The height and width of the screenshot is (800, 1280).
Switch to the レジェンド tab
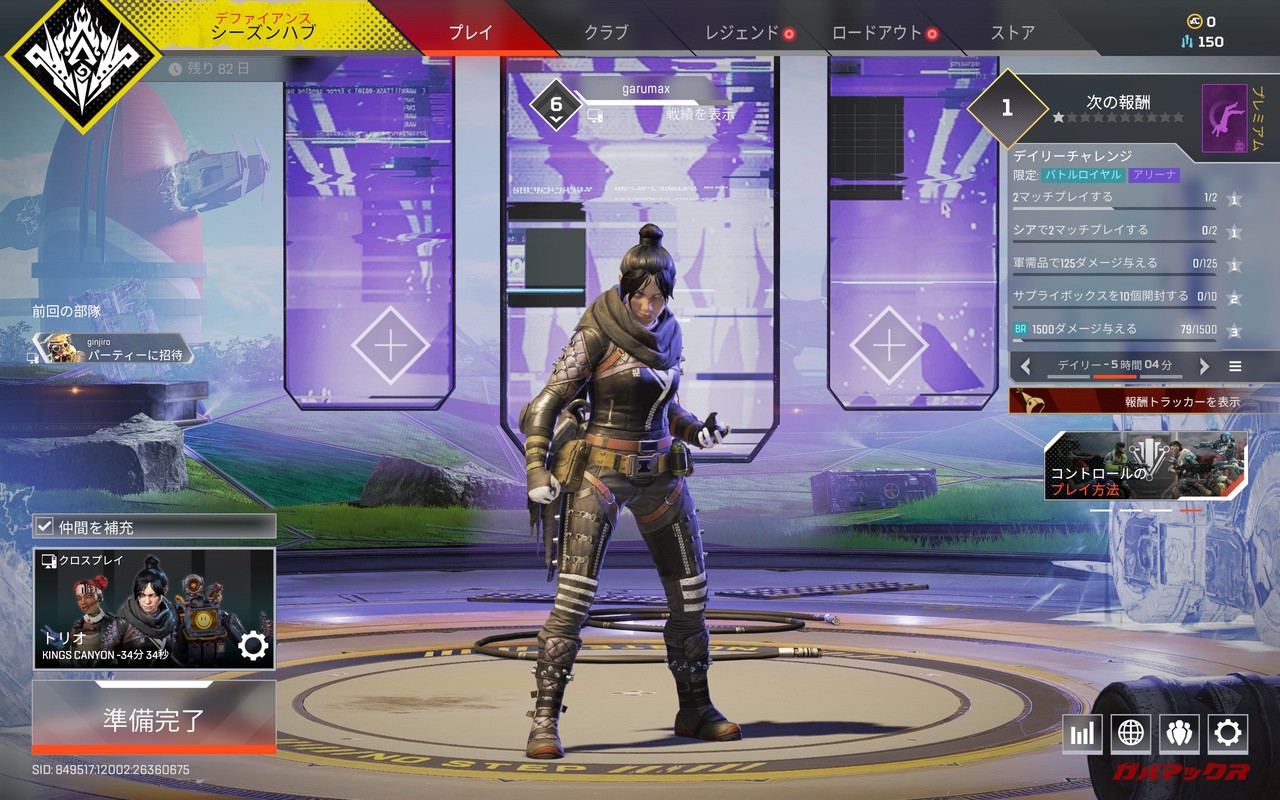(742, 32)
